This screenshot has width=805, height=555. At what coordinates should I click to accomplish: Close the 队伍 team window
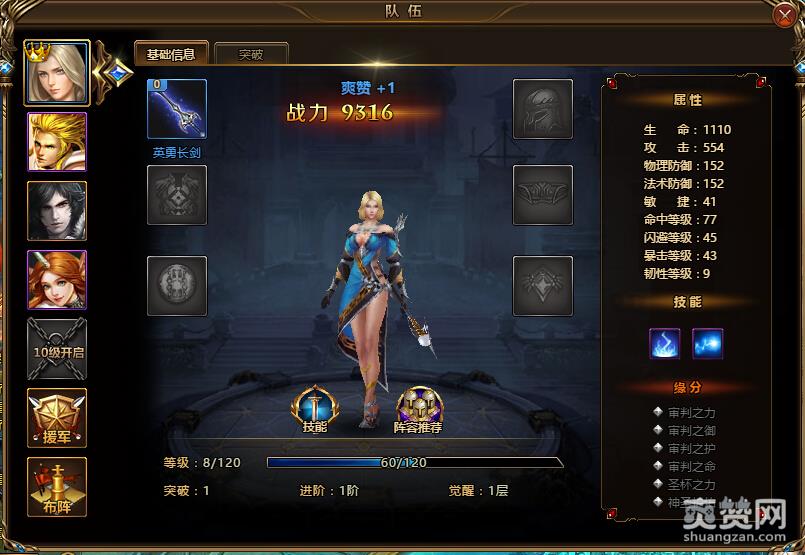784,14
